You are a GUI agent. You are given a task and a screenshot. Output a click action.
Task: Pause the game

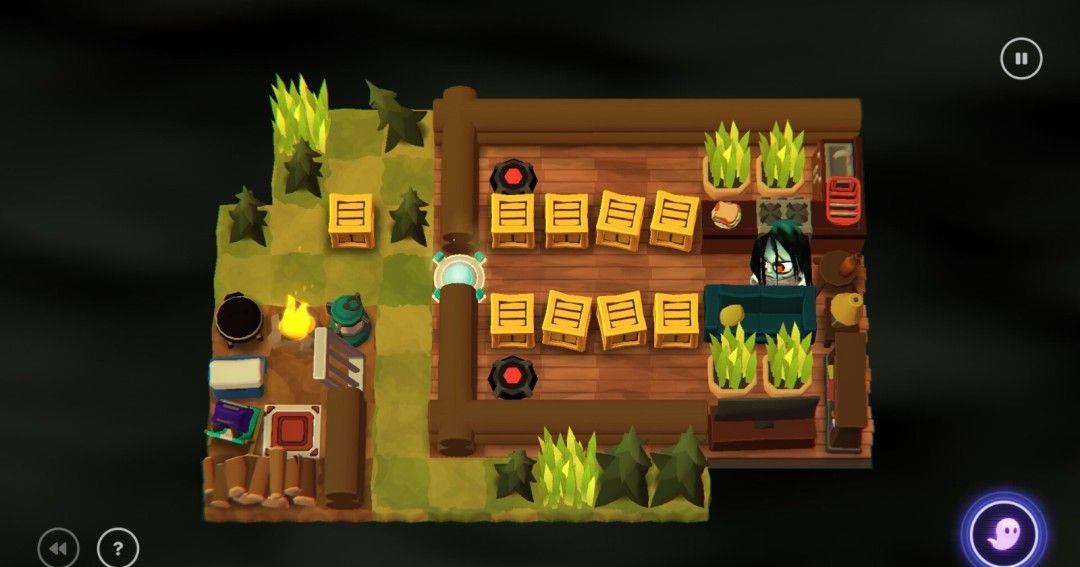coord(1020,59)
